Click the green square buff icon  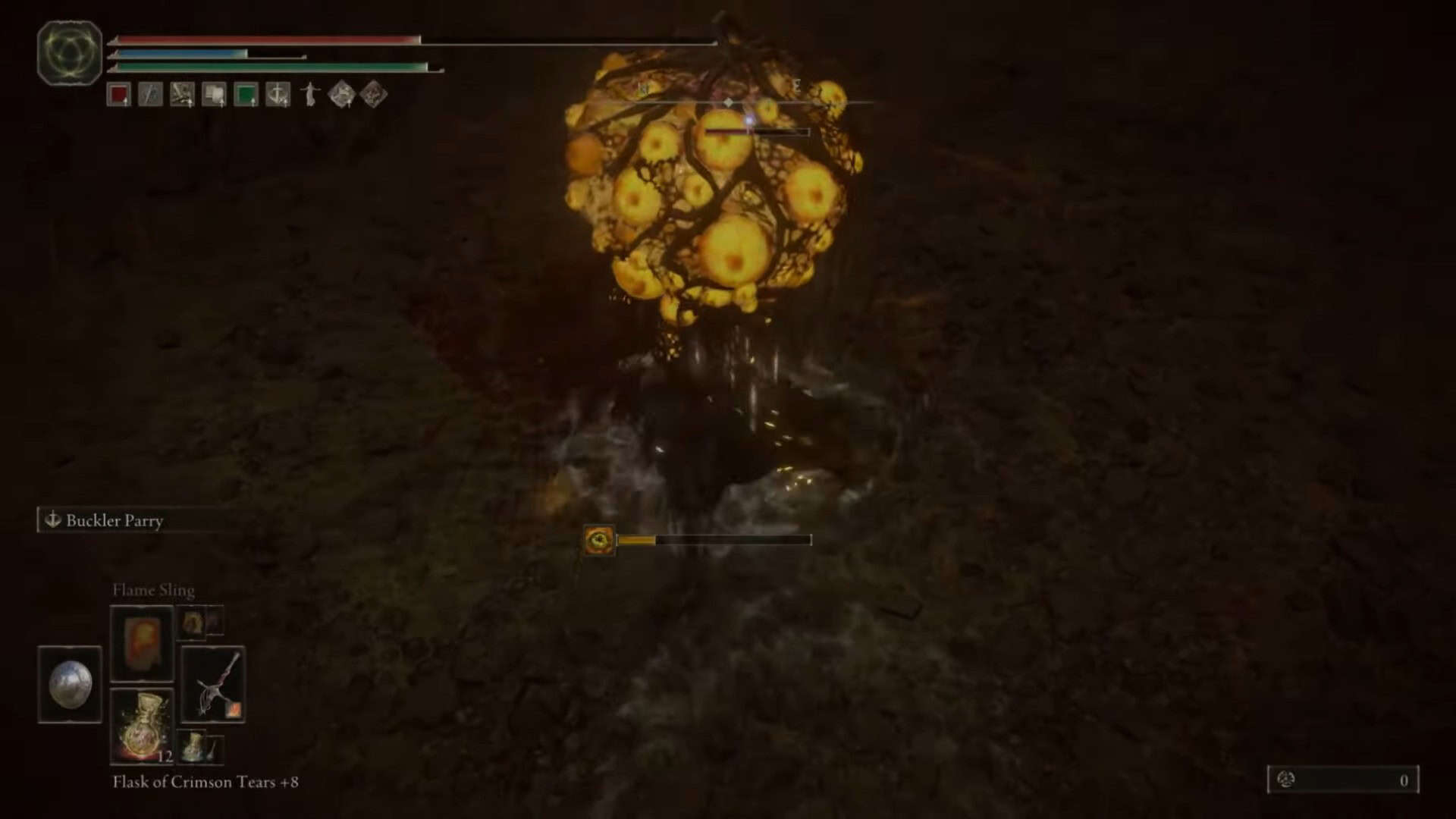246,95
